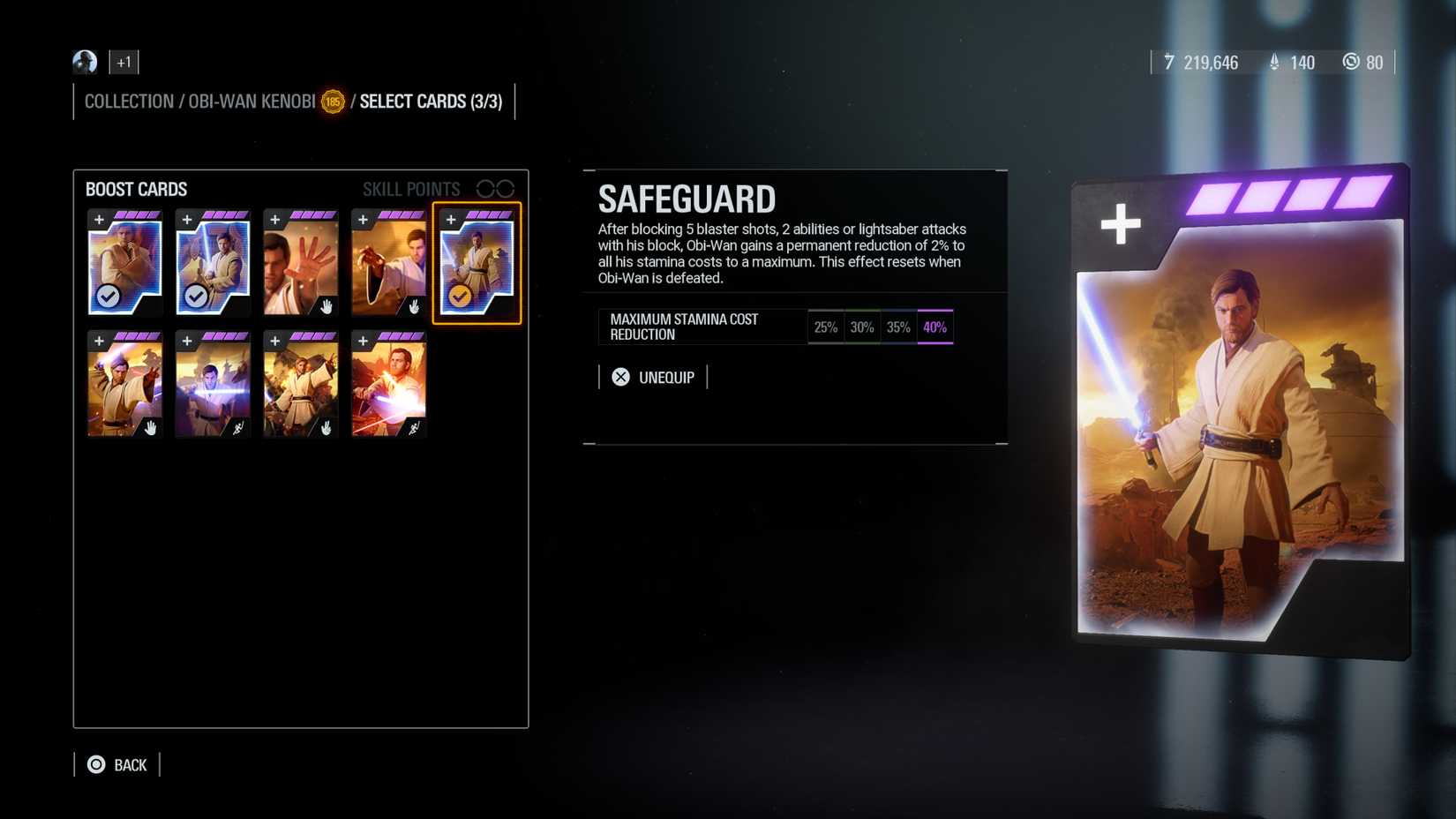Image resolution: width=1456 pixels, height=819 pixels.
Task: Open the OBI-WAN KENOBI breadcrumb entry
Action: (251, 101)
